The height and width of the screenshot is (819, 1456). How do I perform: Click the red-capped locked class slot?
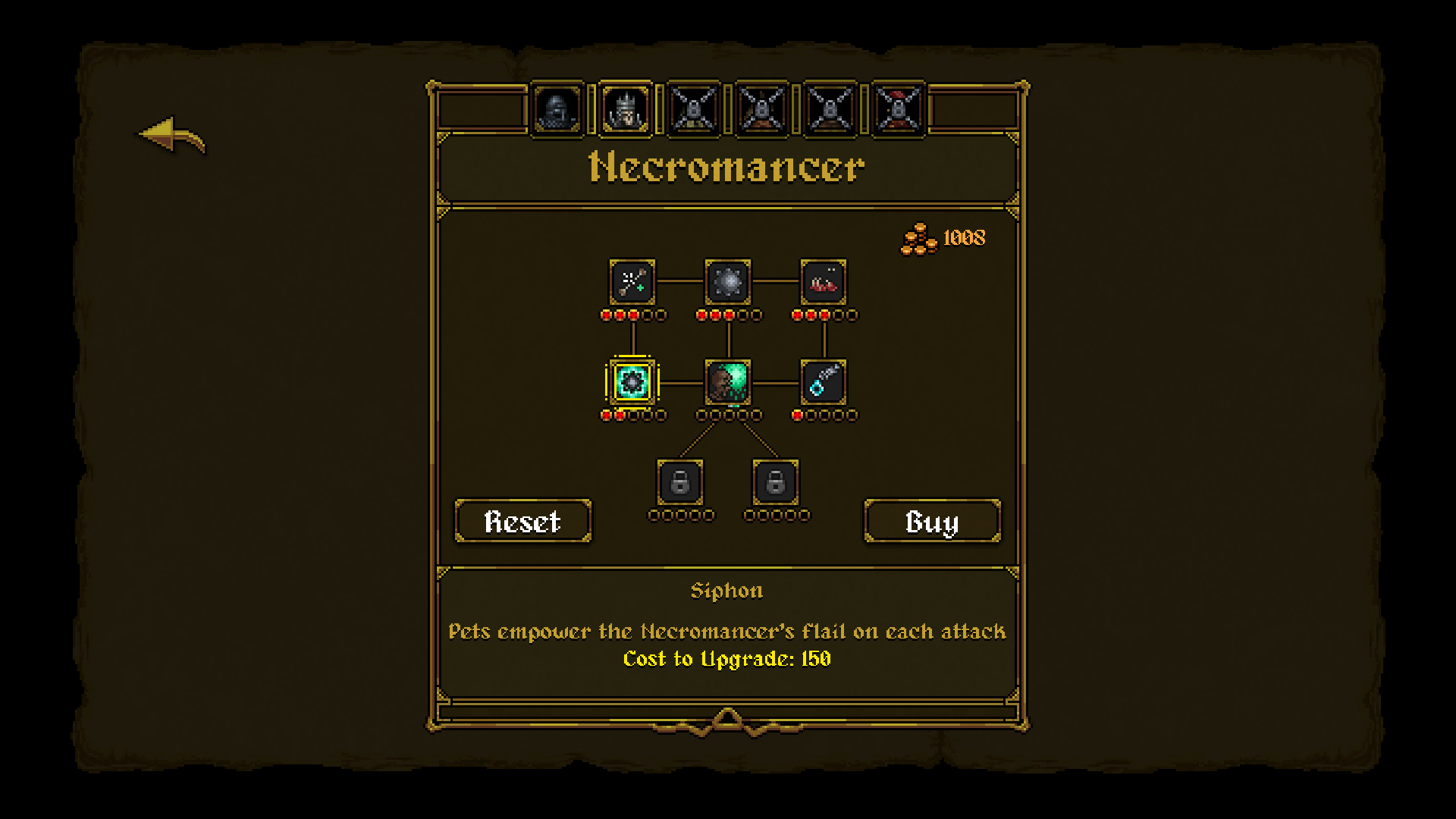point(899,111)
